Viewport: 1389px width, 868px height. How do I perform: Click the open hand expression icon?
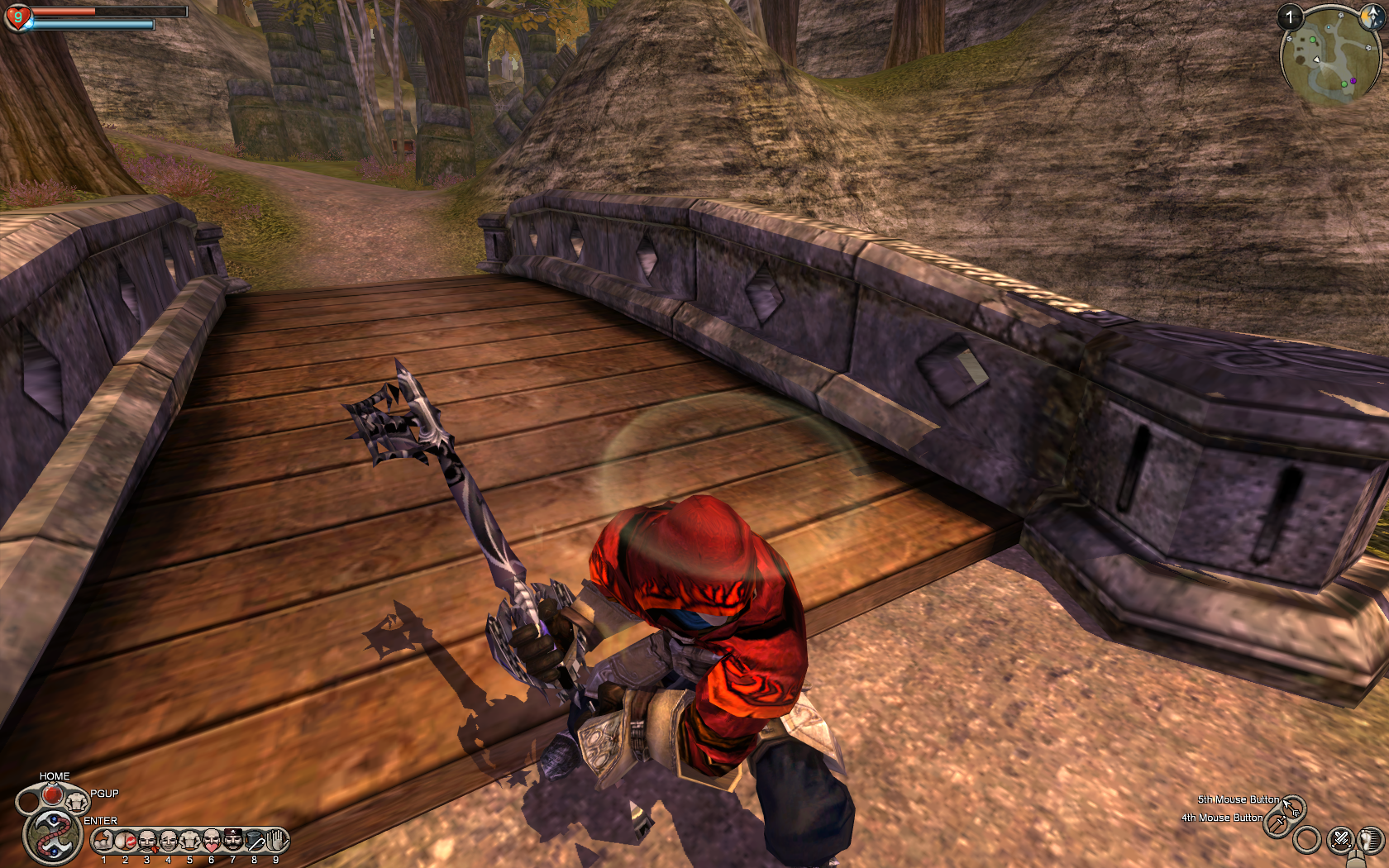277,841
